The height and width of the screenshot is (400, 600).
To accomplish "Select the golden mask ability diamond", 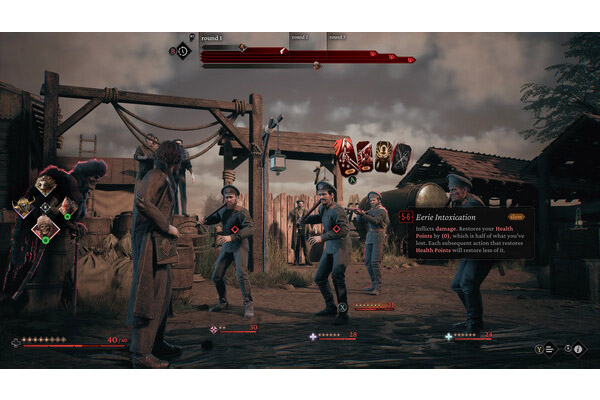I will tap(45, 185).
